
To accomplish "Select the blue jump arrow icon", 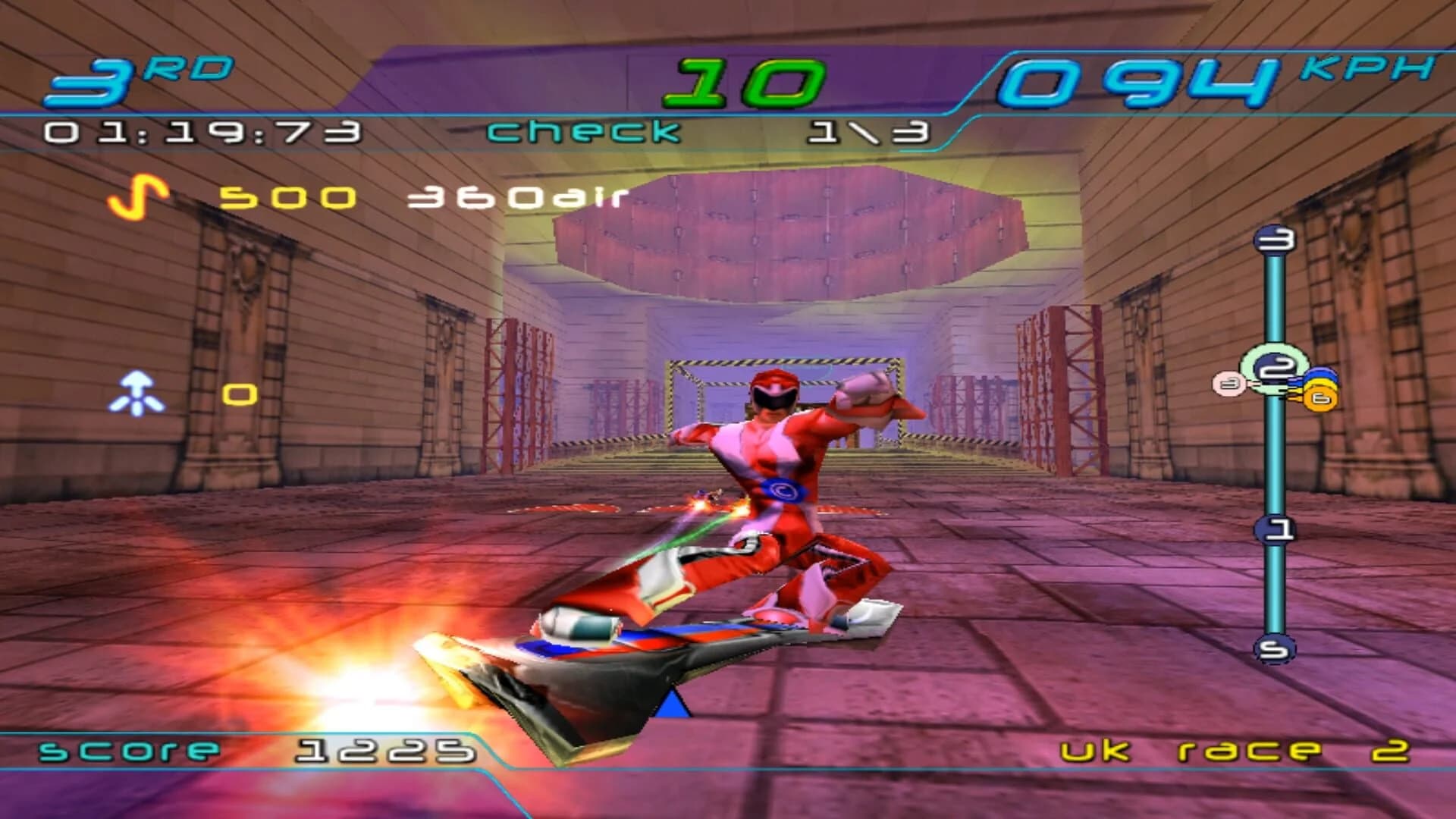I will coord(136,393).
